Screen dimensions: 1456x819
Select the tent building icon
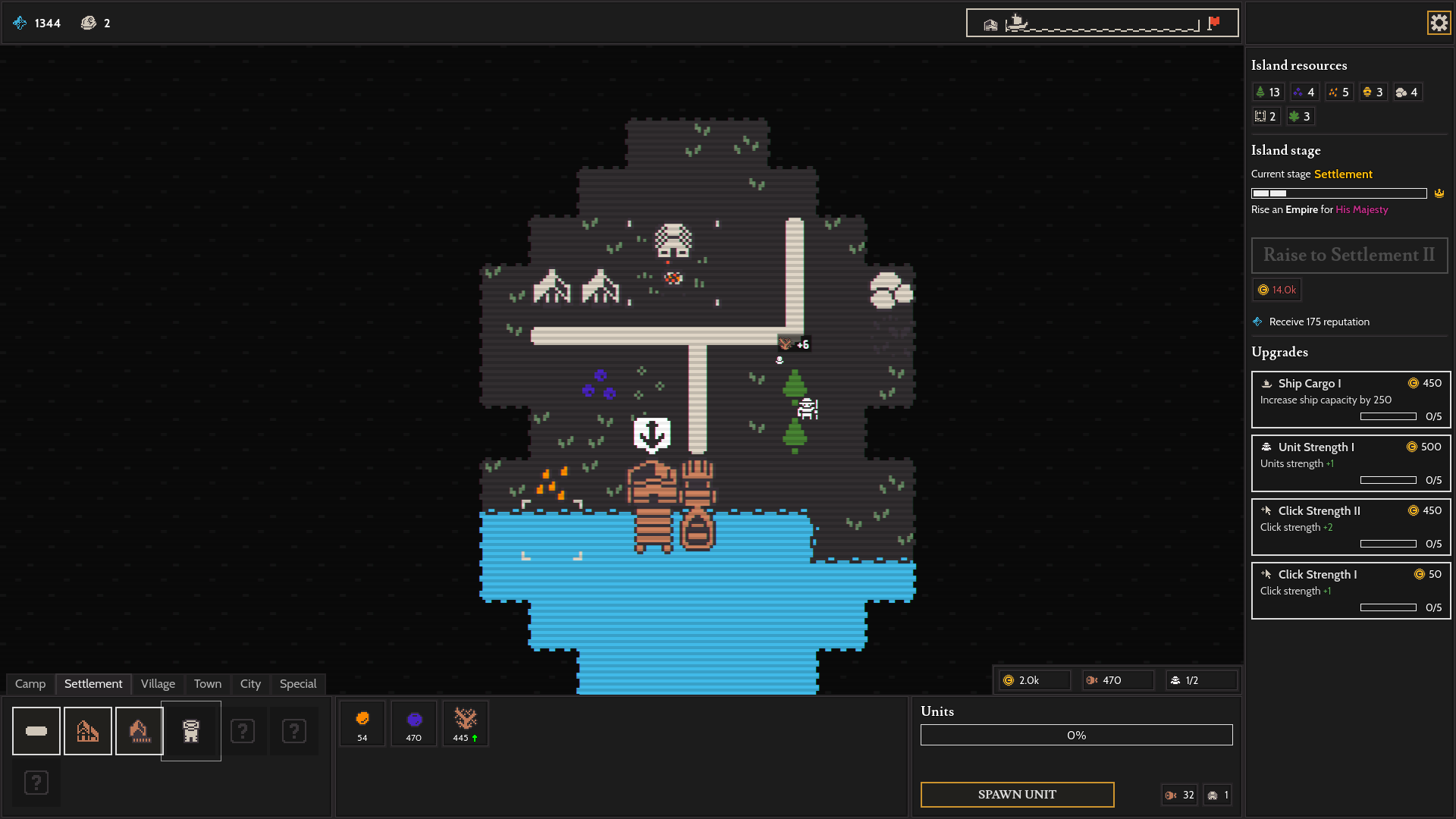click(x=139, y=730)
